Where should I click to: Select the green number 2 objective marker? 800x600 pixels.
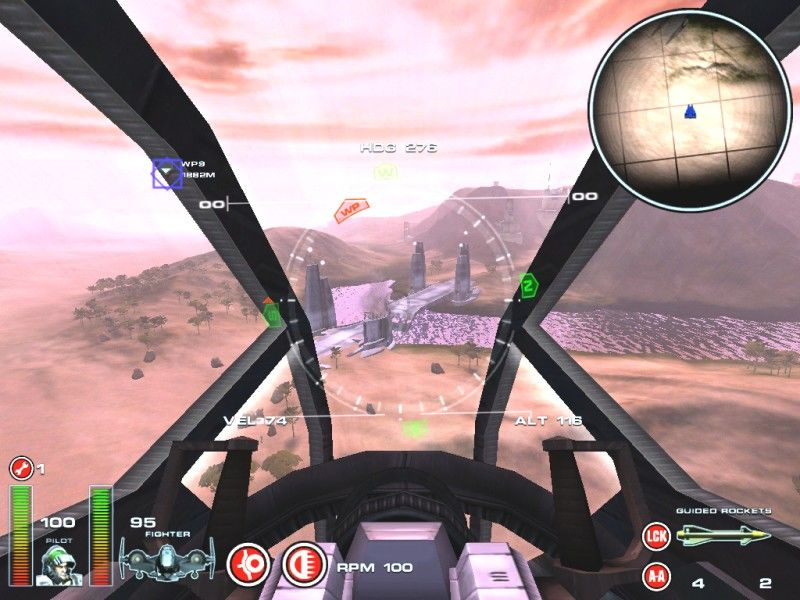point(527,287)
